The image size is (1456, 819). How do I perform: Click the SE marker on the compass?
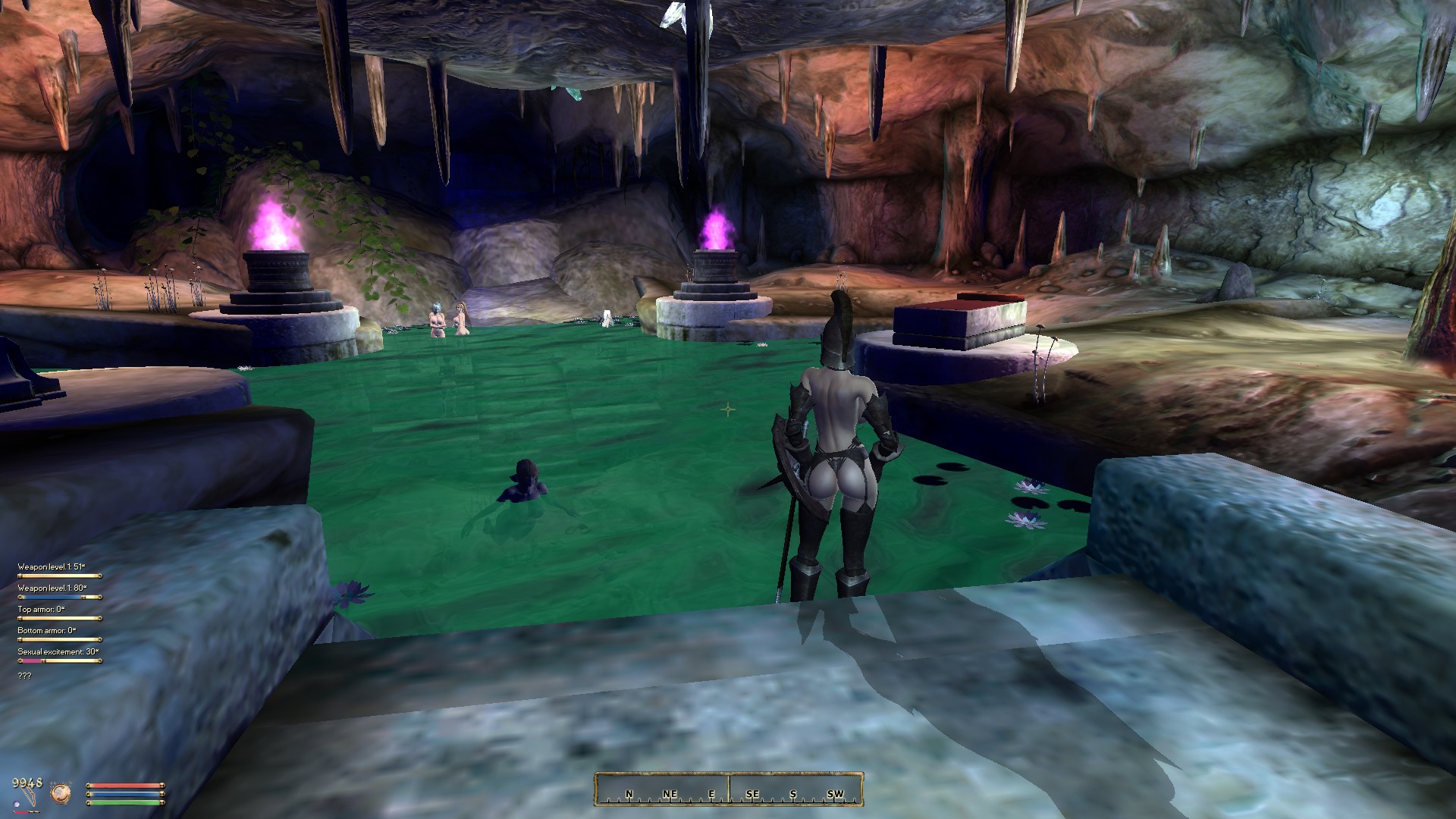pyautogui.click(x=754, y=794)
